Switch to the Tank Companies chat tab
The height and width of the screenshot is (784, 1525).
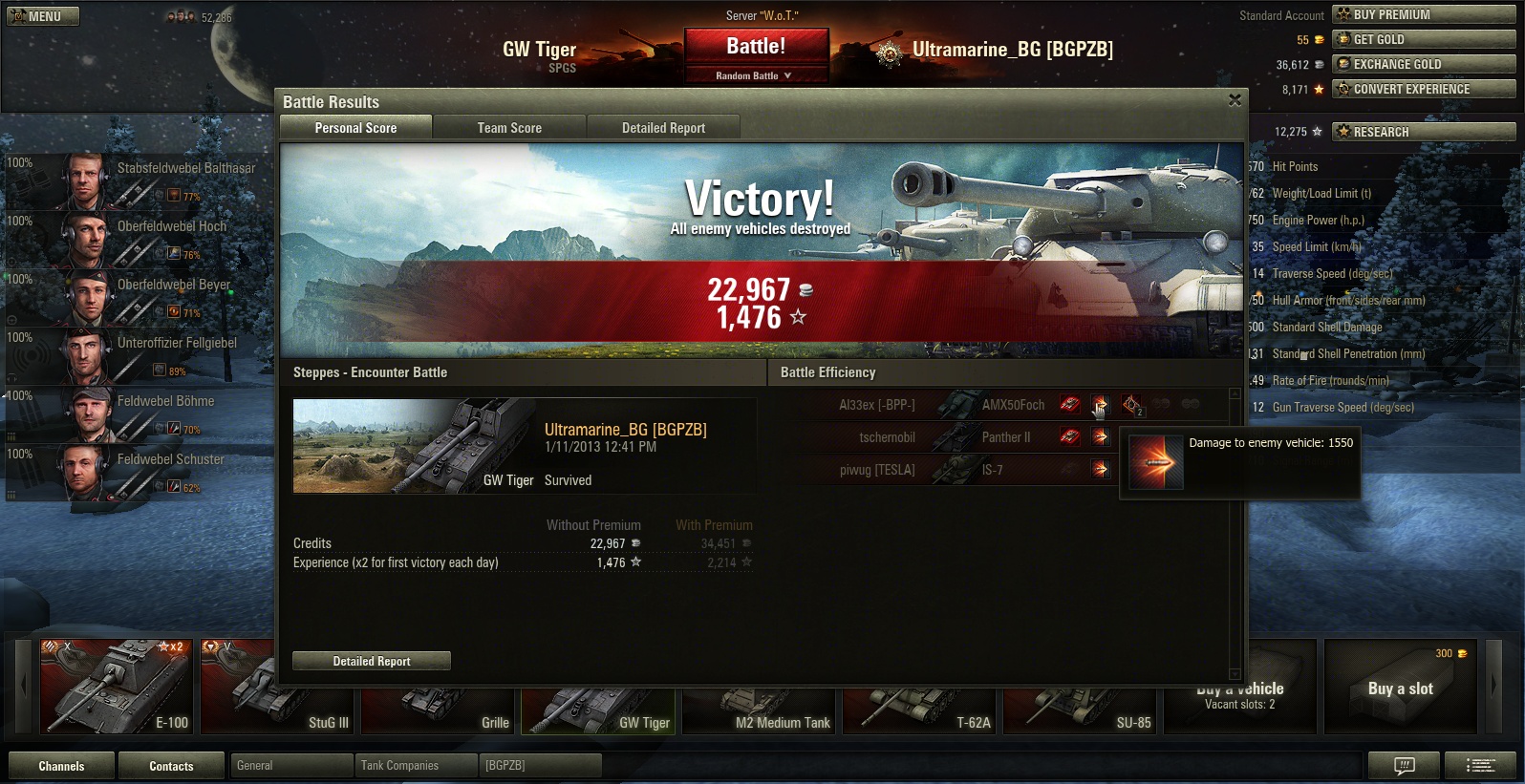pyautogui.click(x=416, y=766)
